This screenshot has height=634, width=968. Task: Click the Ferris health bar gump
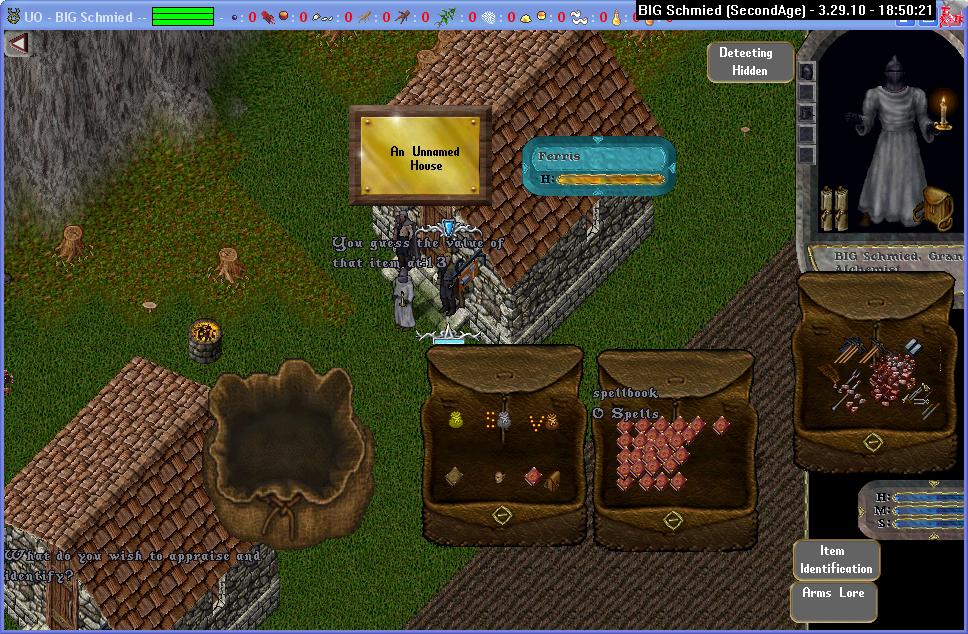point(599,166)
